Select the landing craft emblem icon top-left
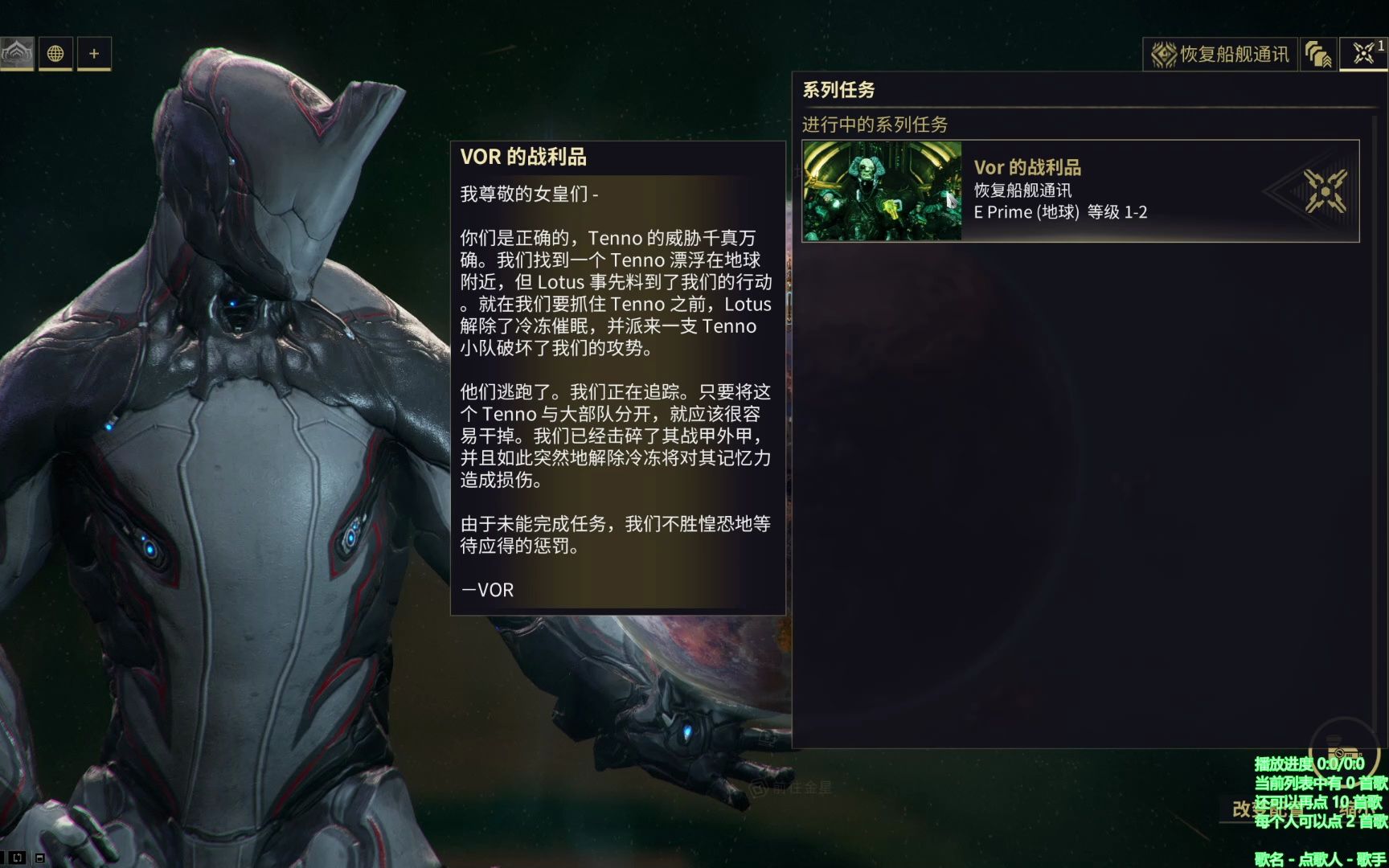Viewport: 1389px width, 868px height. pos(18,53)
